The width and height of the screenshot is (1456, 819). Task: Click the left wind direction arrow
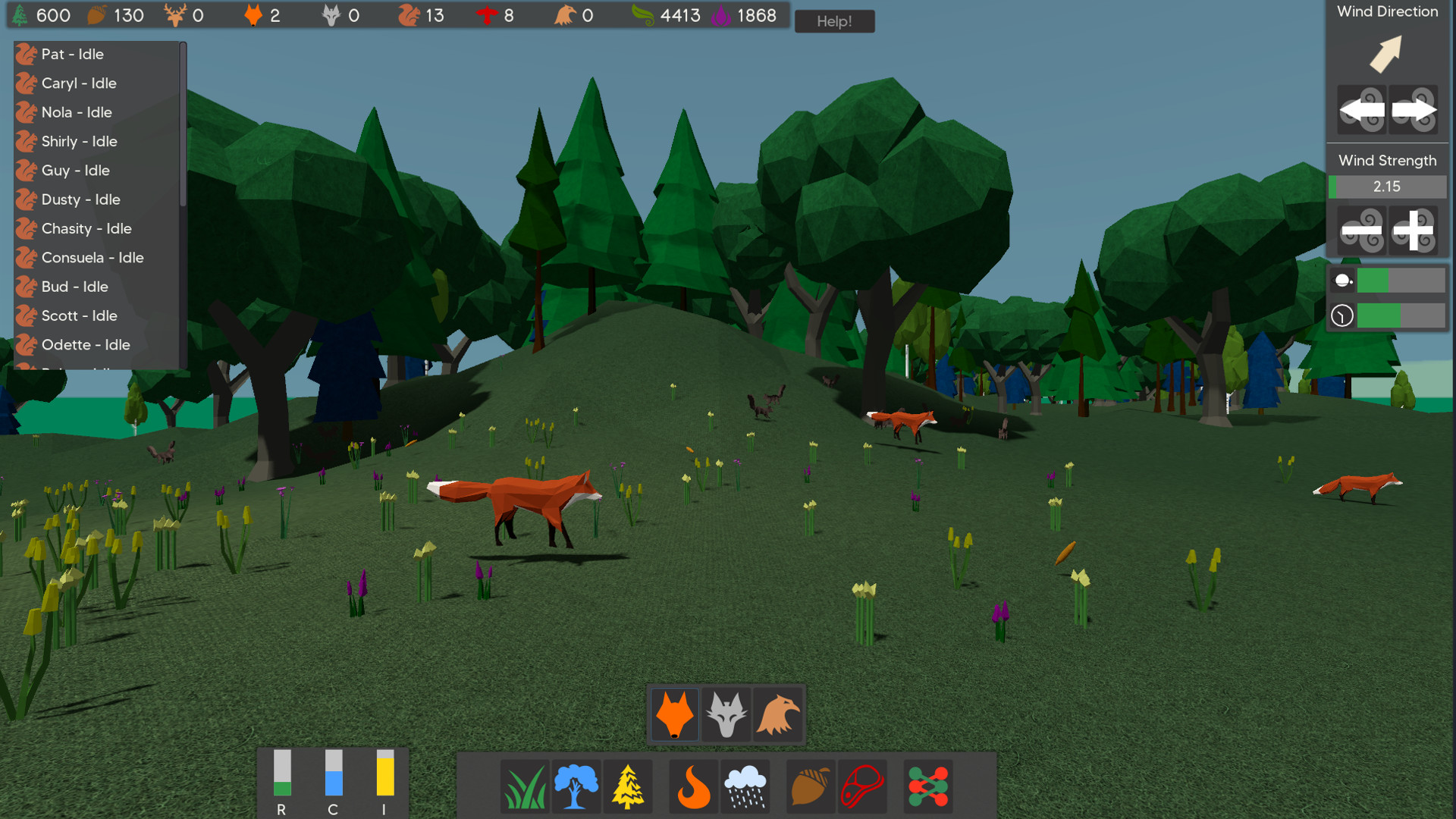1362,110
